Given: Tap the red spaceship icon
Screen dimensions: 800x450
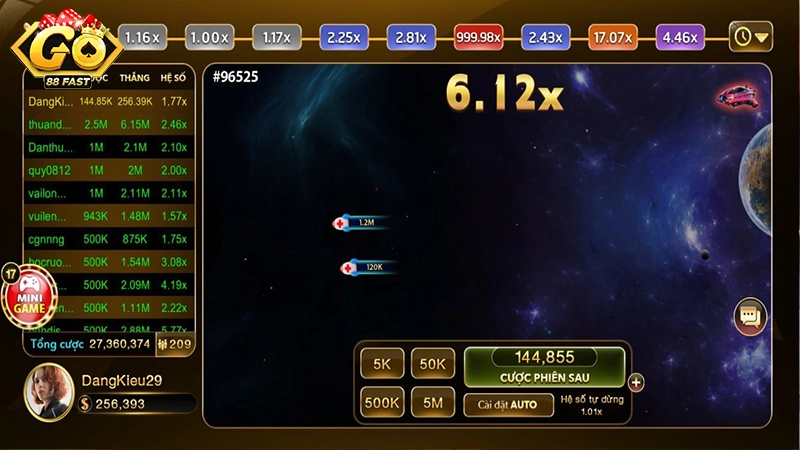Looking at the screenshot, I should pos(737,97).
